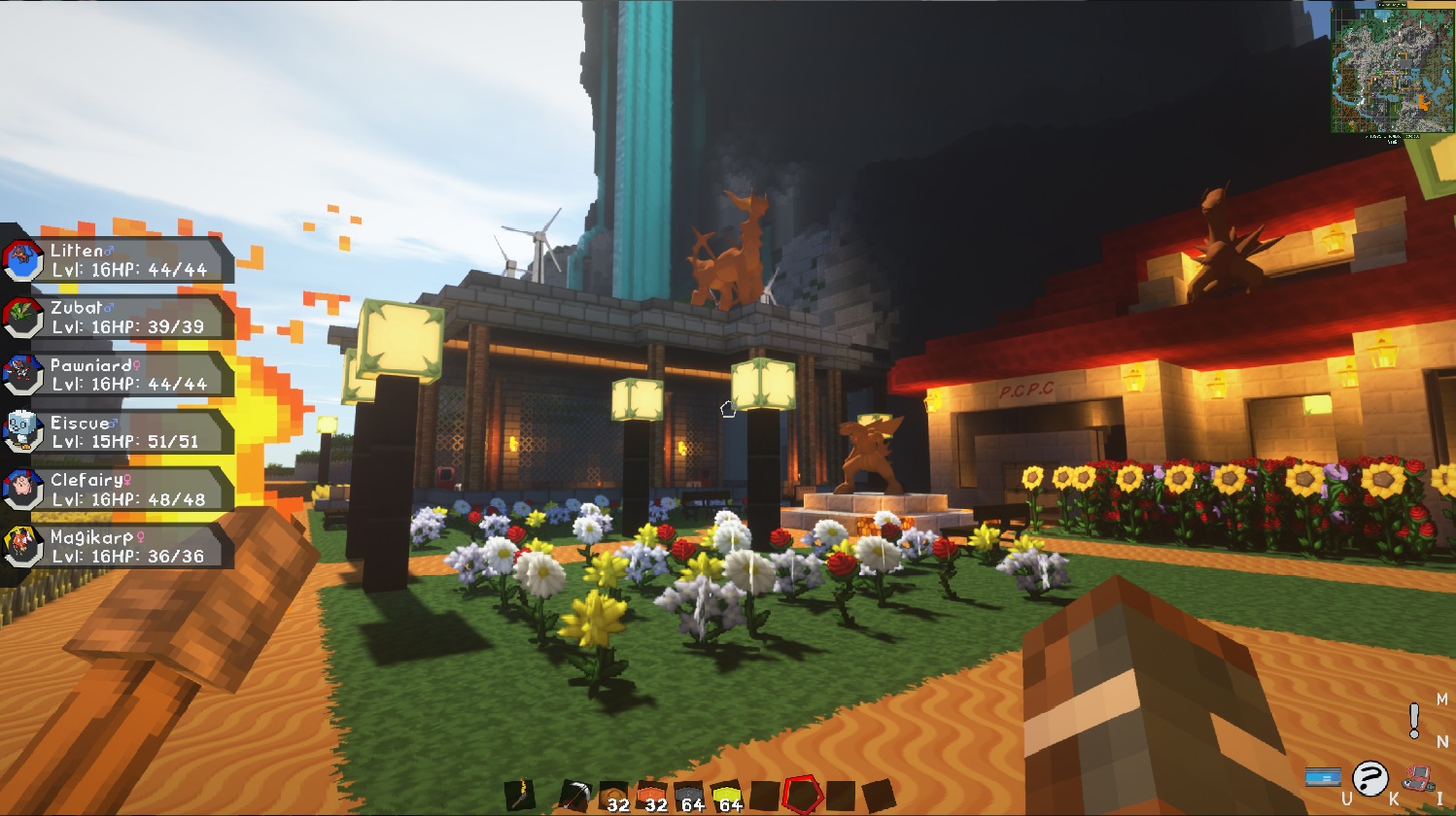1456x816 pixels.
Task: Select the torch hotbar slot
Action: click(x=522, y=795)
